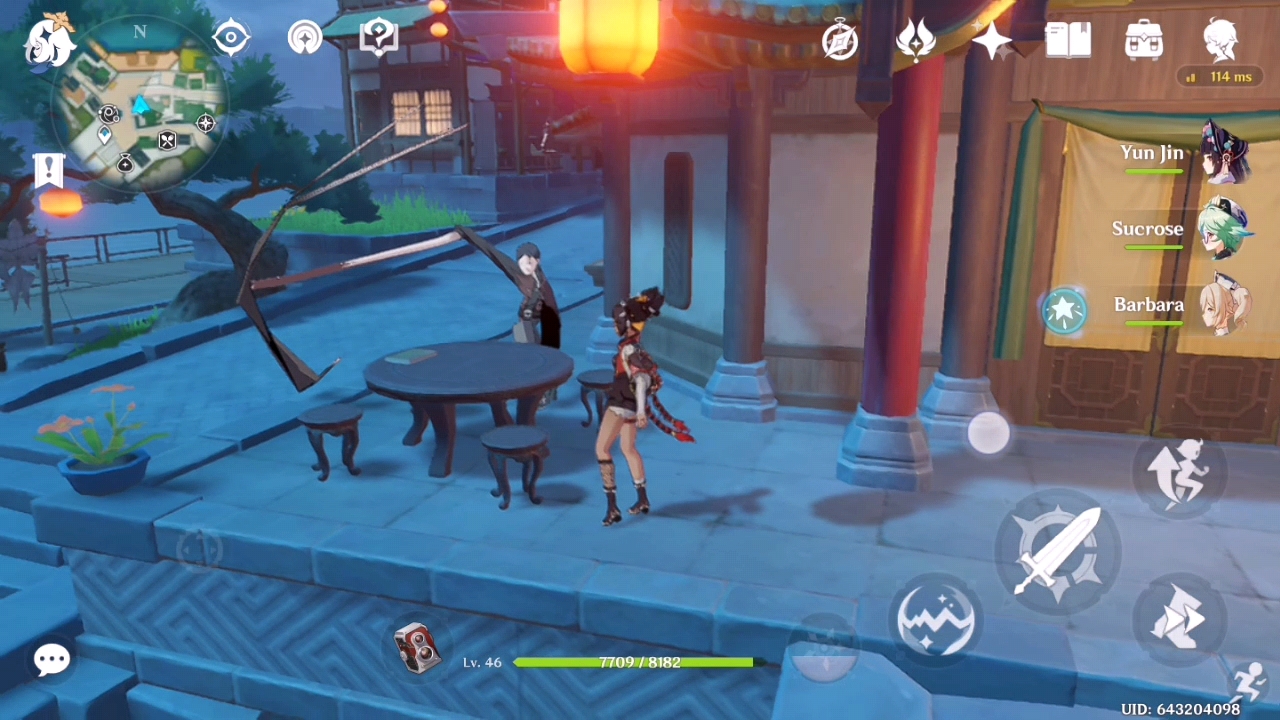Open the Adventurer Handbook book icon
The height and width of the screenshot is (720, 1280).
coord(1067,40)
